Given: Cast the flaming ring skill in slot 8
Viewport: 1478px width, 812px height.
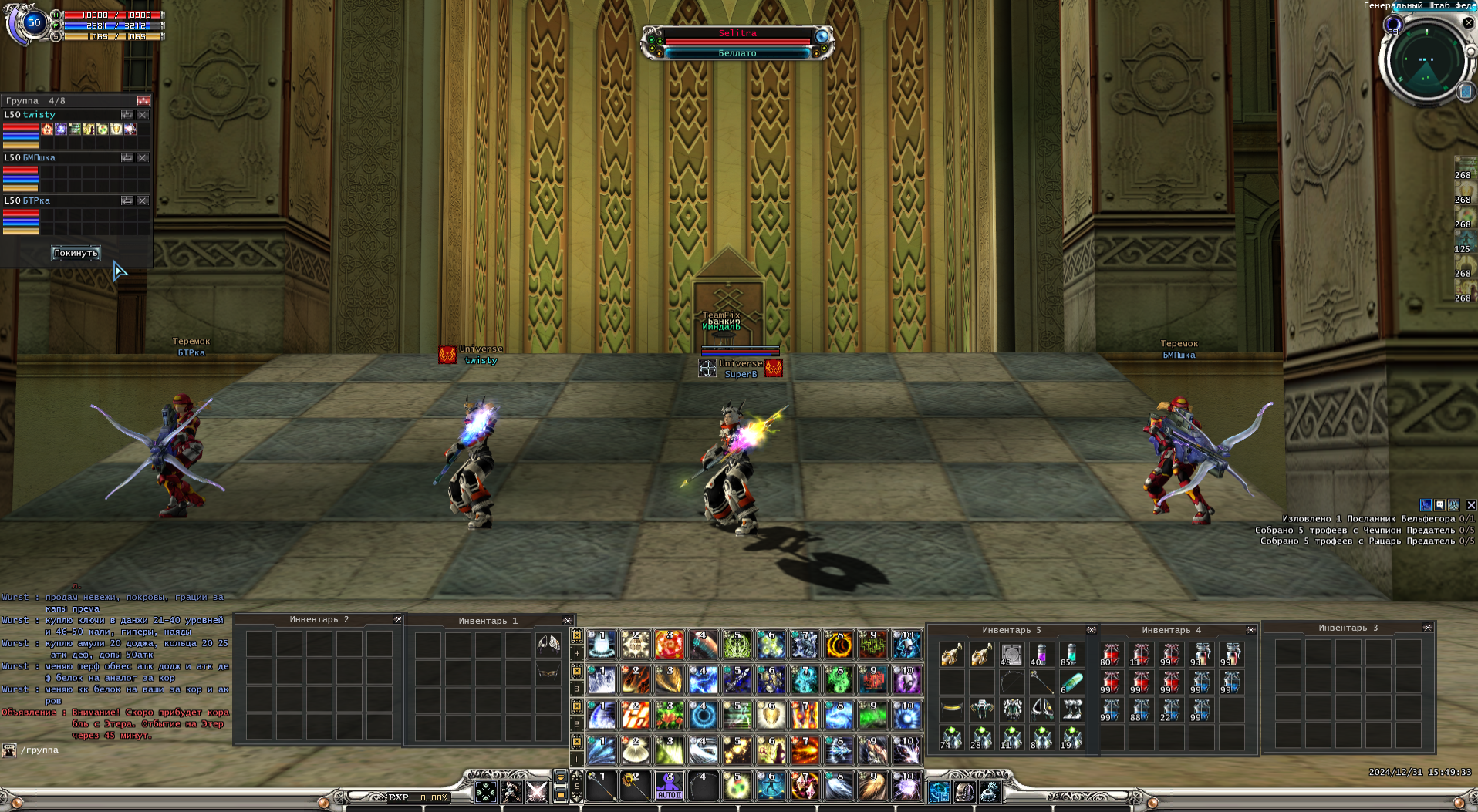Looking at the screenshot, I should coord(839,644).
